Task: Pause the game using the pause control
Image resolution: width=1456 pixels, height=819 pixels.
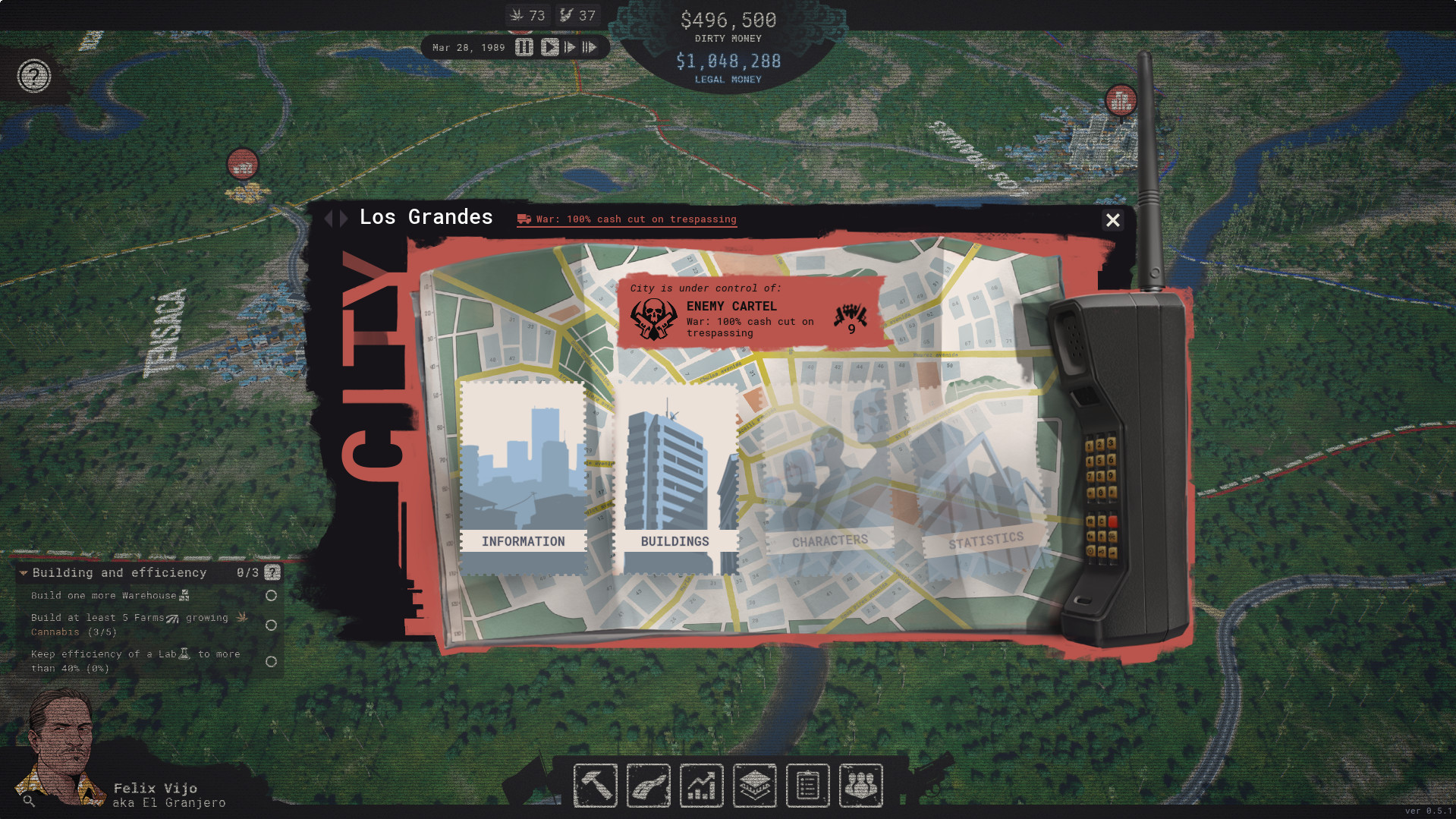Action: [x=524, y=47]
